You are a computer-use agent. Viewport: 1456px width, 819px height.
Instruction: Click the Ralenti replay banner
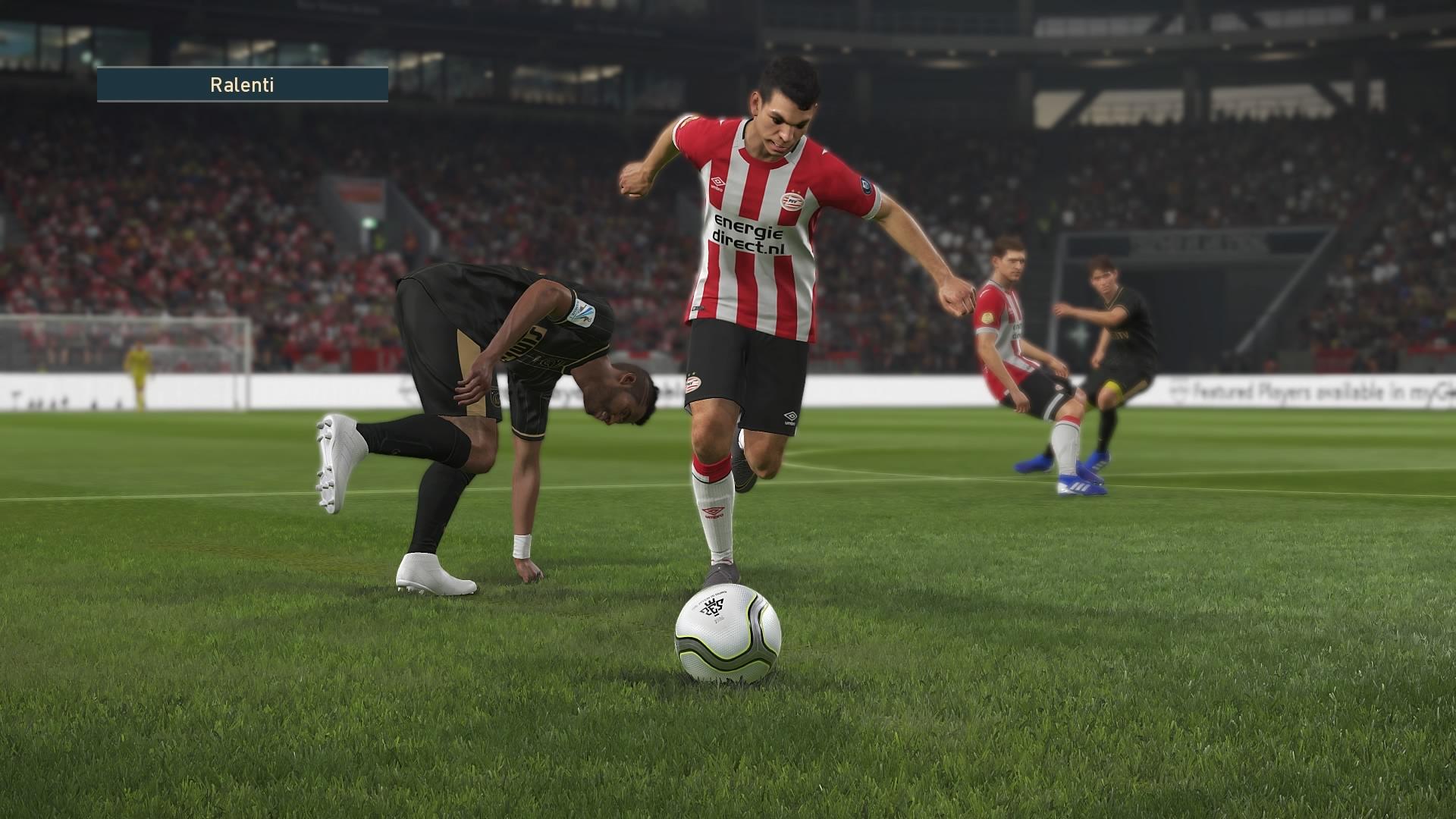point(242,84)
